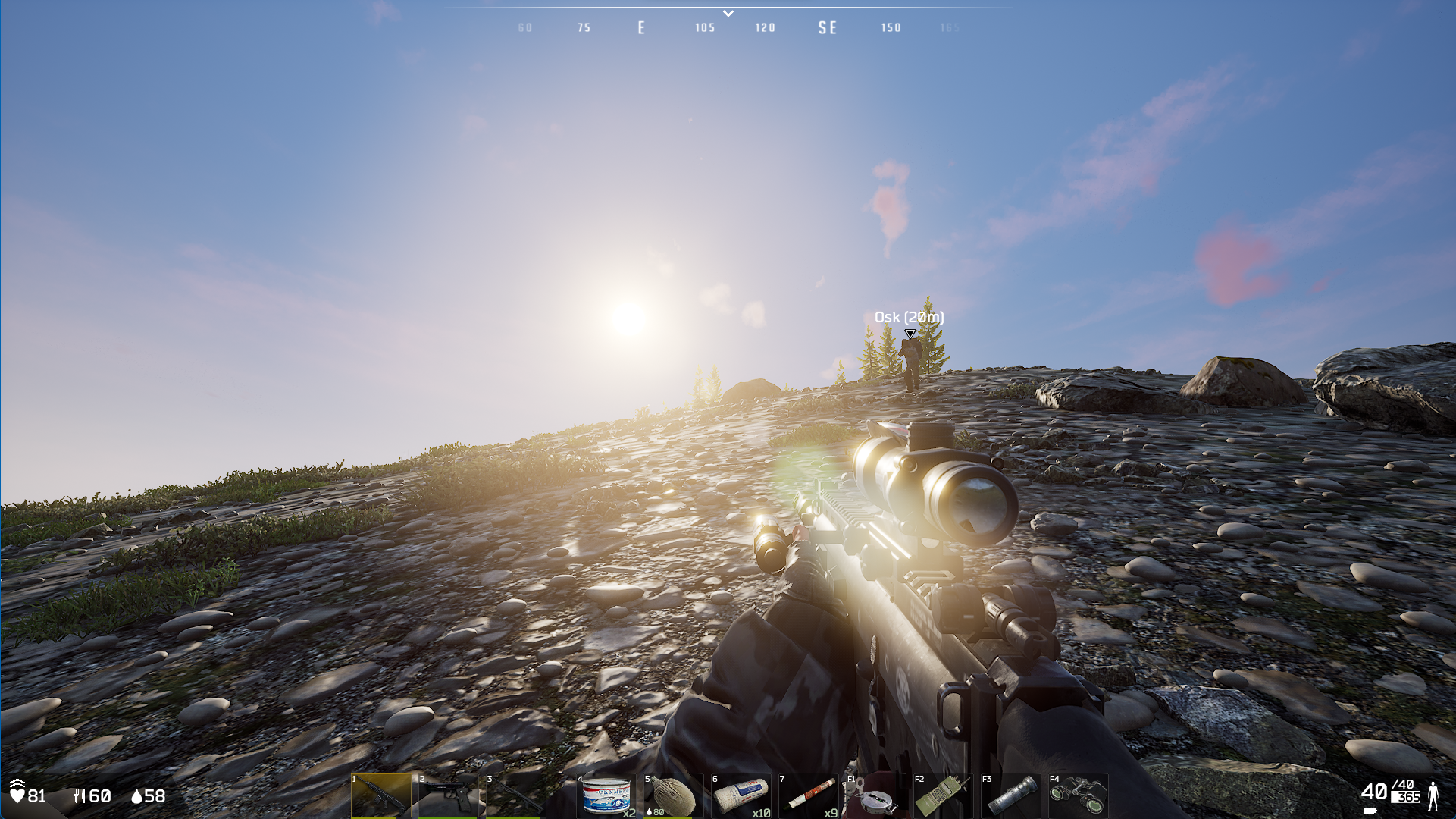Select the assault rifle in hotbar slot 1
Viewport: 1456px width, 819px height.
pyautogui.click(x=381, y=795)
